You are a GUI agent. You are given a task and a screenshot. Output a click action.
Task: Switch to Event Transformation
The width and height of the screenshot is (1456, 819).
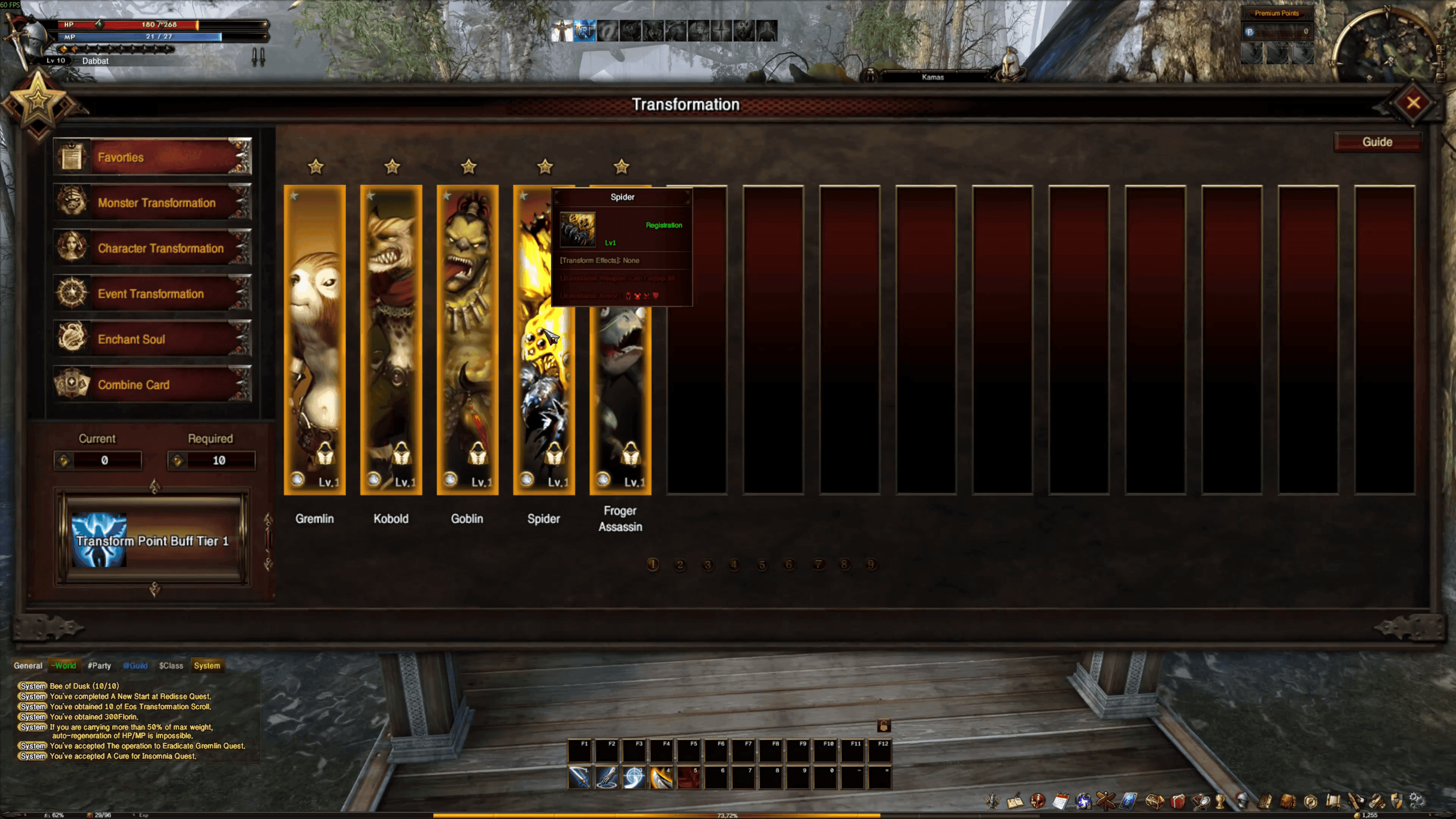pyautogui.click(x=152, y=293)
